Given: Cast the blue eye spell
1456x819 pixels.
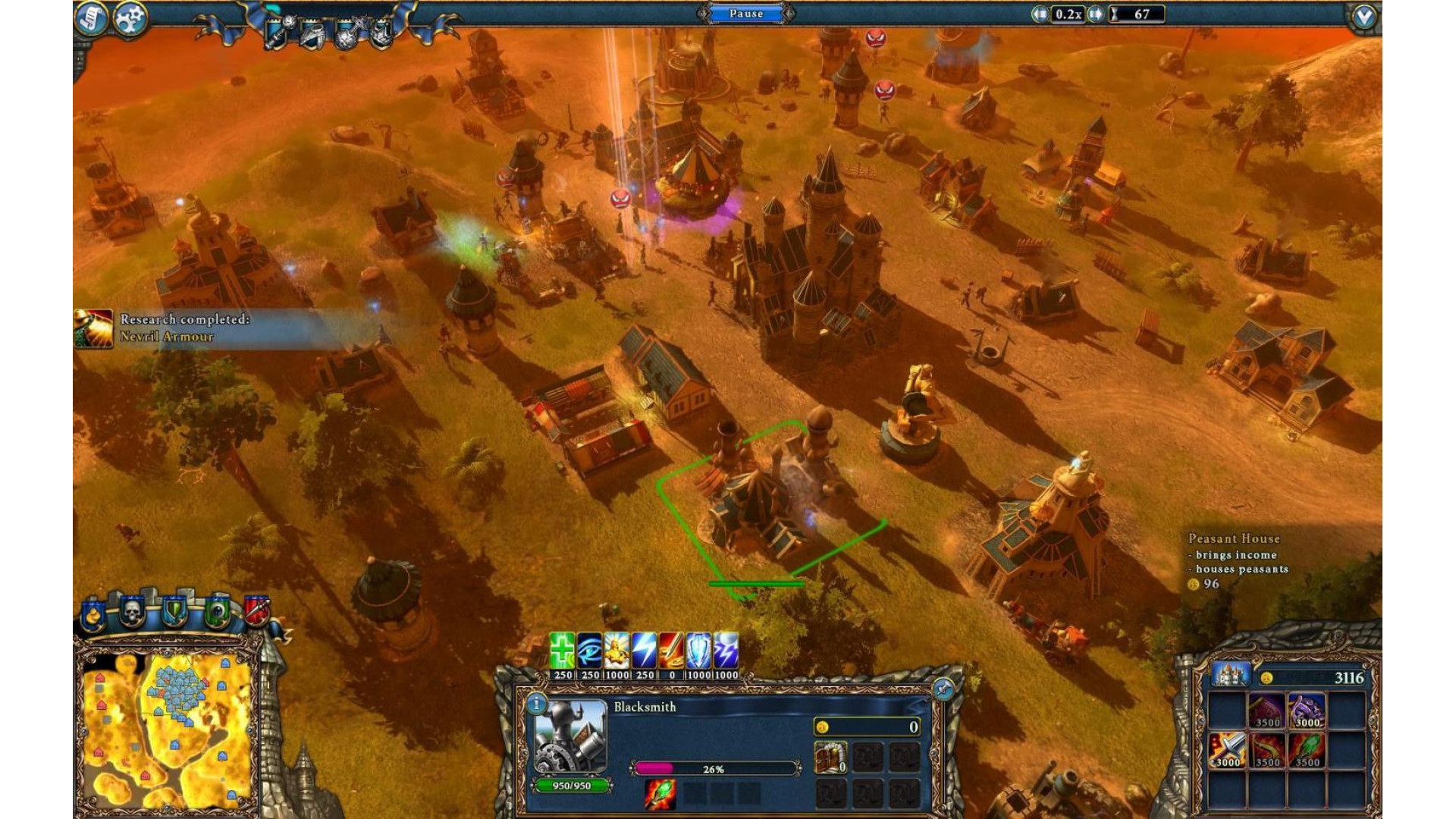Looking at the screenshot, I should coord(590,650).
